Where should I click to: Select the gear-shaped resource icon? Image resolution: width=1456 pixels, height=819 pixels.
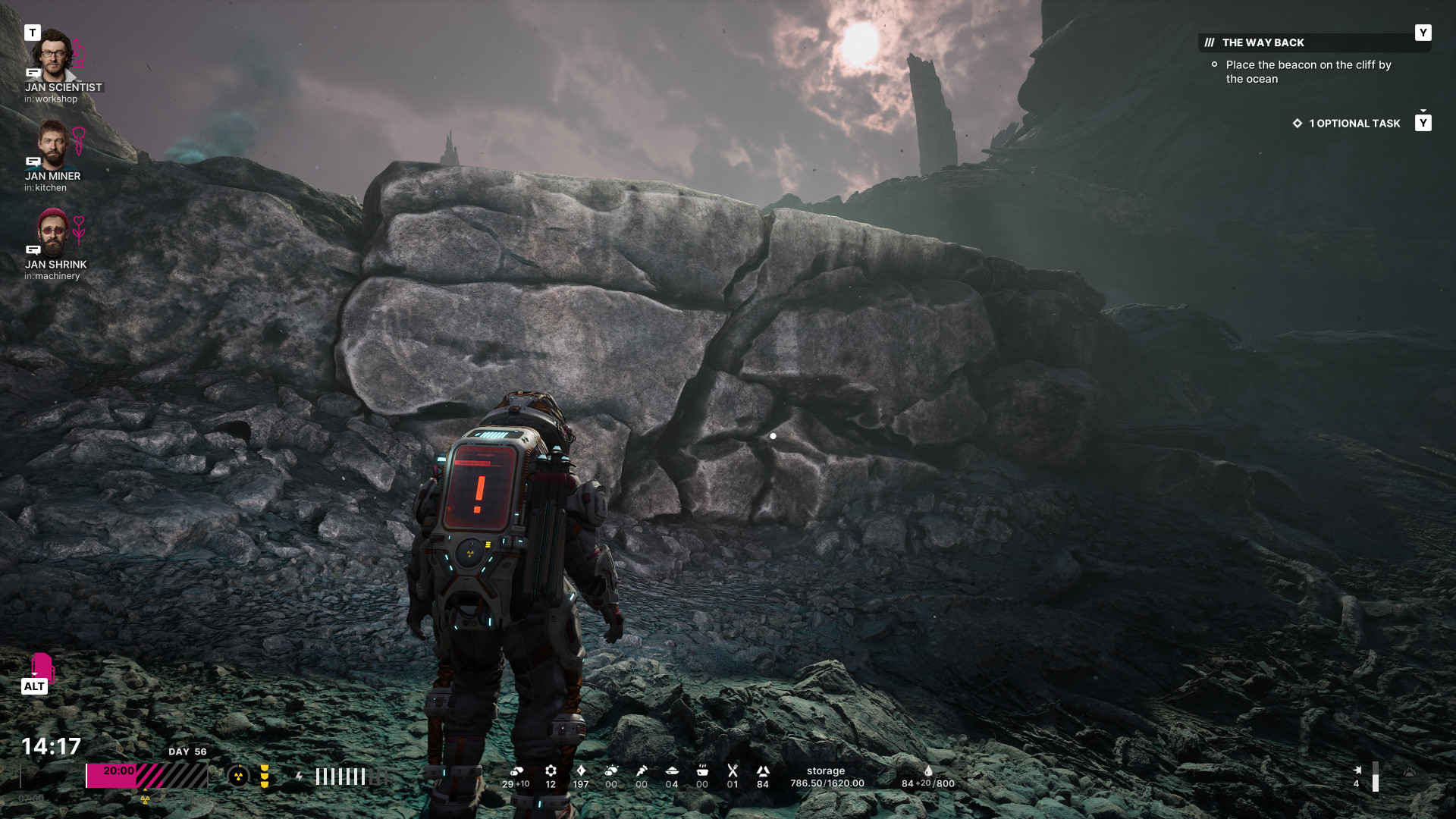tap(551, 770)
